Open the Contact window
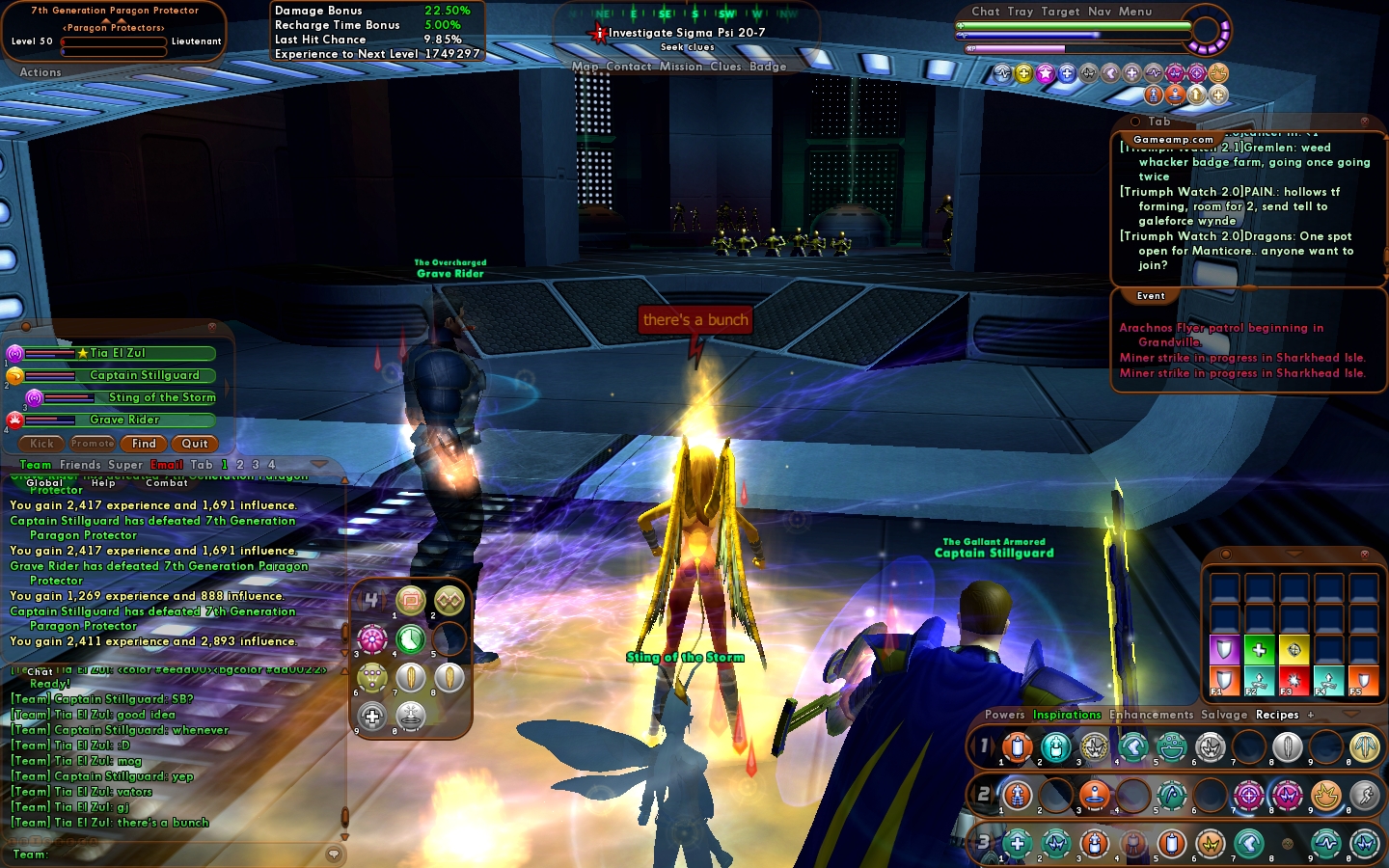The width and height of the screenshot is (1389, 868). click(x=629, y=67)
